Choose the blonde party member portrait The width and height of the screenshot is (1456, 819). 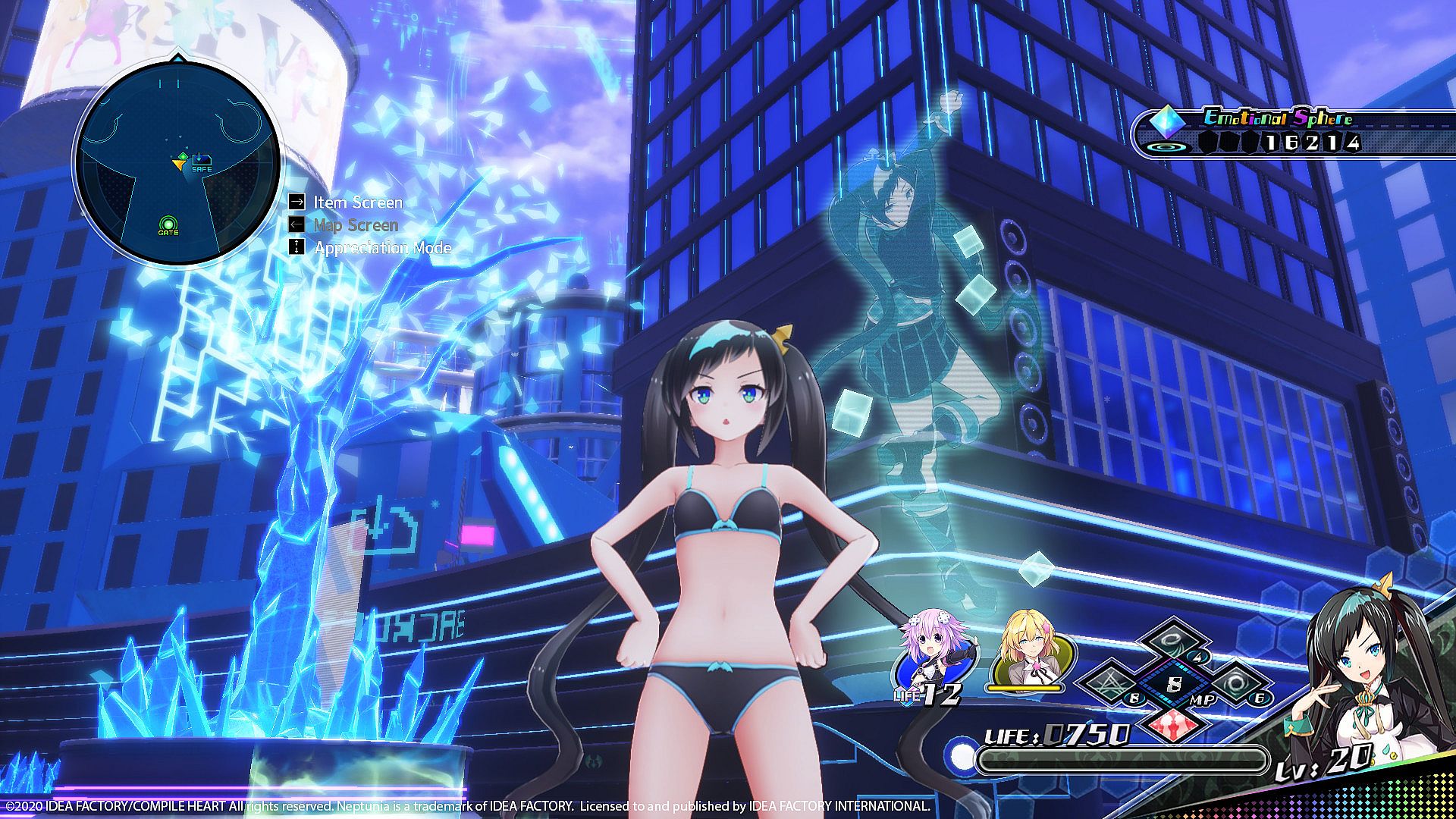[1024, 659]
